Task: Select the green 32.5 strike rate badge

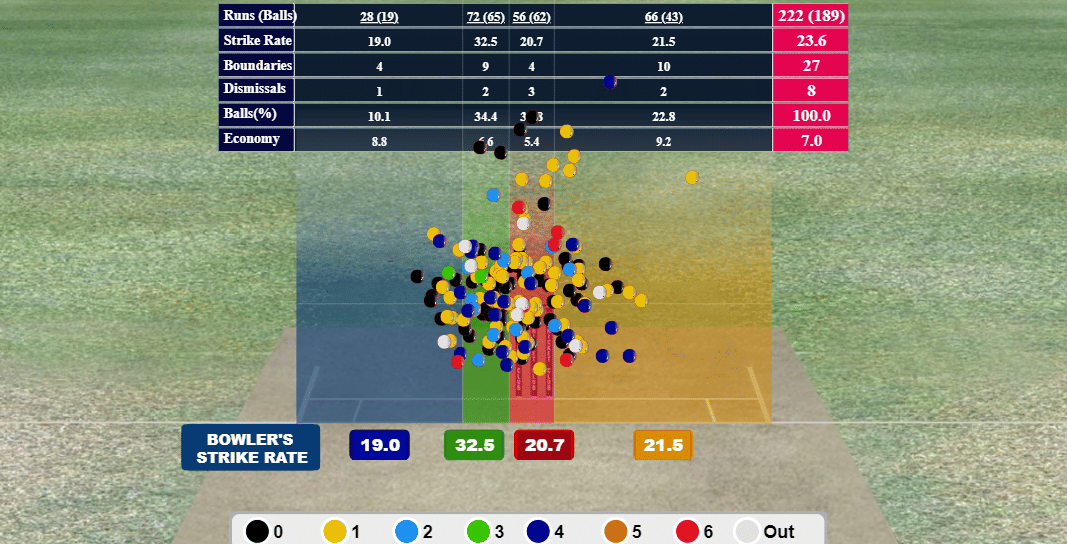Action: (x=474, y=445)
